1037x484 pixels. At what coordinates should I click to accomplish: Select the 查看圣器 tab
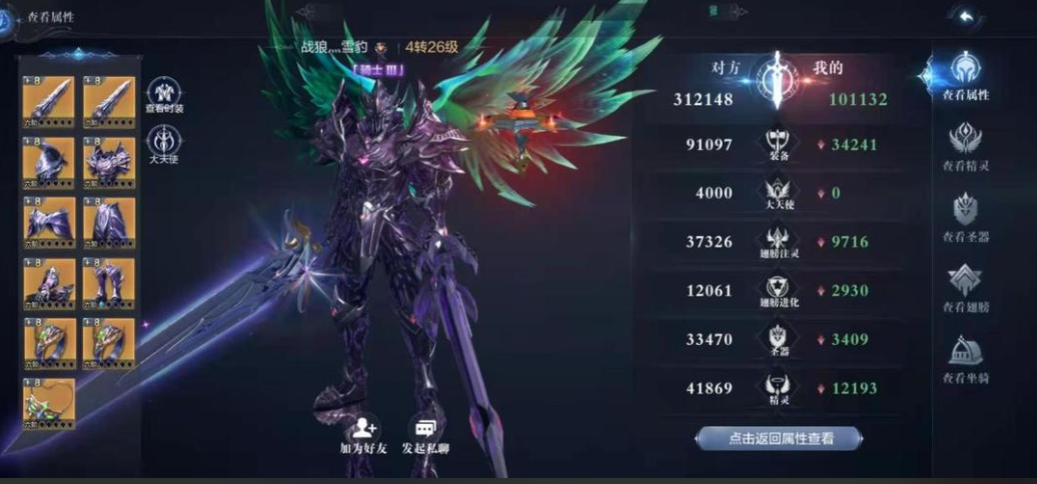[965, 217]
